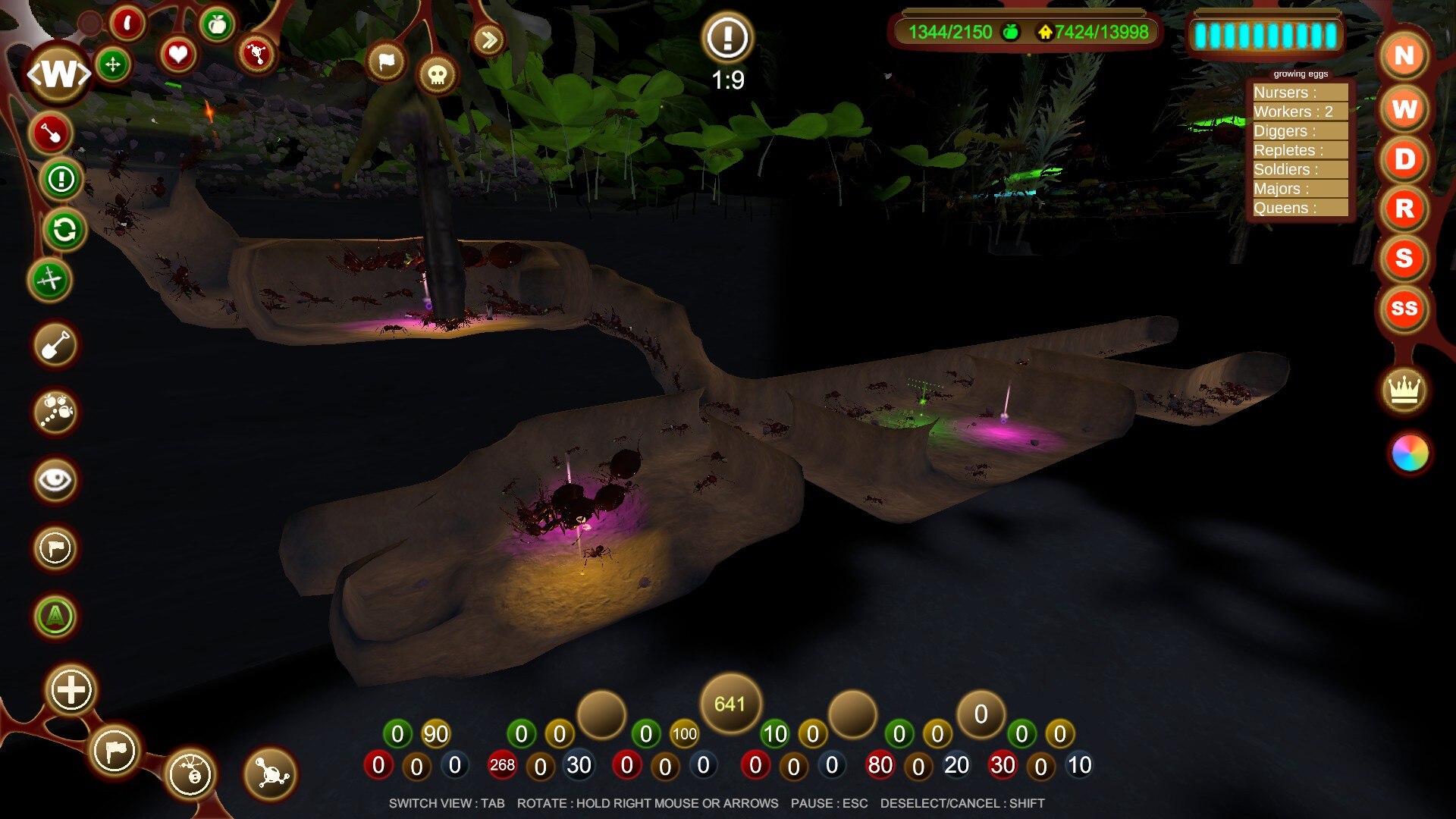1456x819 pixels.
Task: Select the red heart icon
Action: click(177, 55)
